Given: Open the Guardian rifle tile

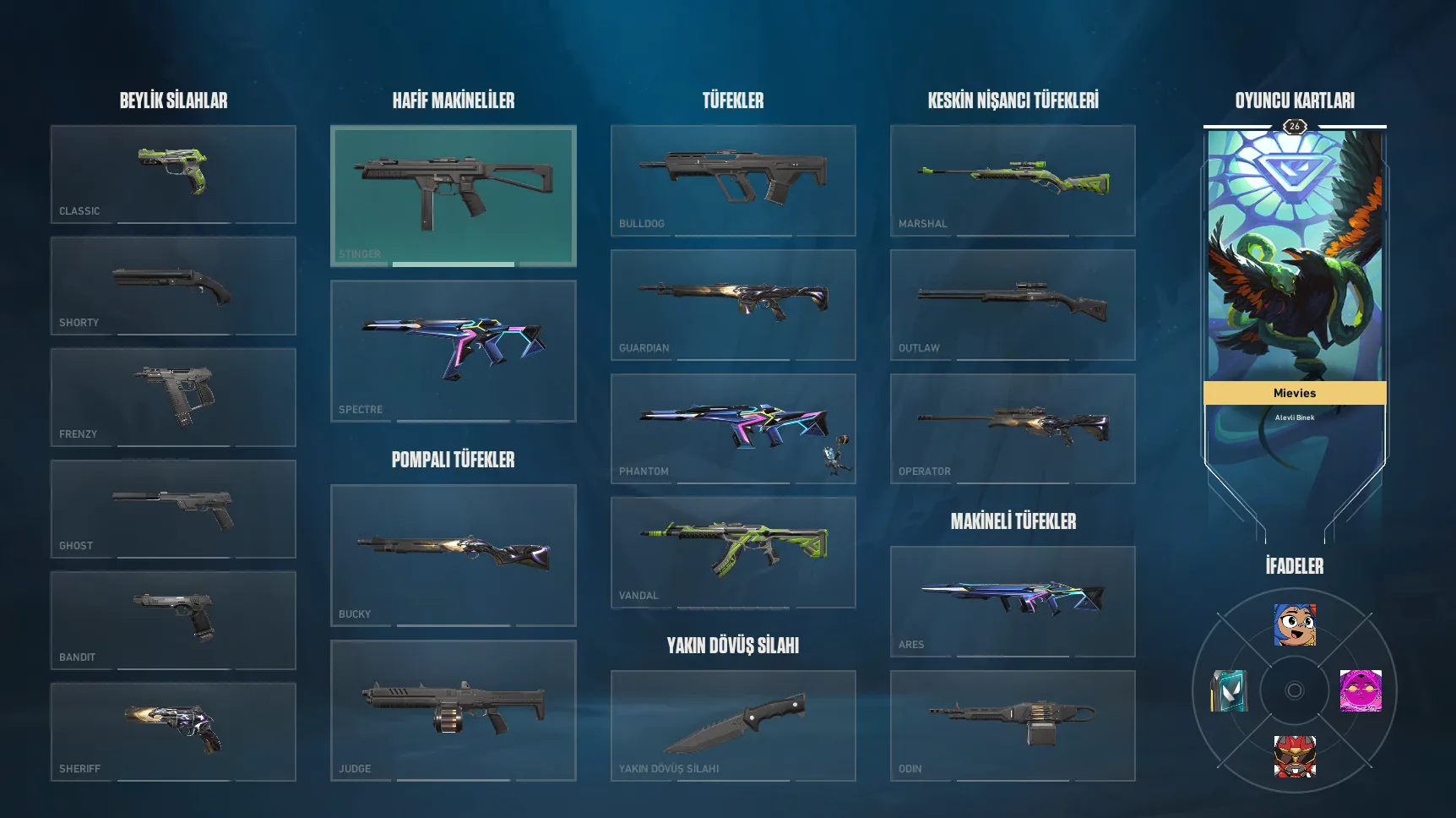Looking at the screenshot, I should pos(733,304).
